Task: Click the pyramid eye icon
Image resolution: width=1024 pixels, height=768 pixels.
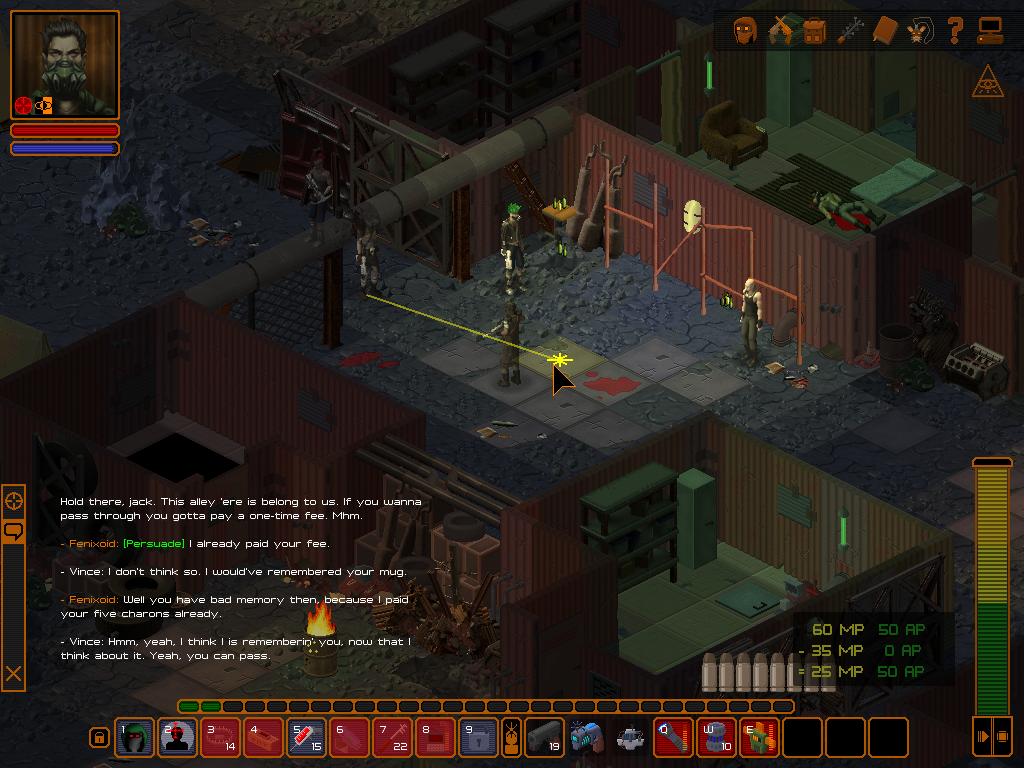Action: pos(987,82)
